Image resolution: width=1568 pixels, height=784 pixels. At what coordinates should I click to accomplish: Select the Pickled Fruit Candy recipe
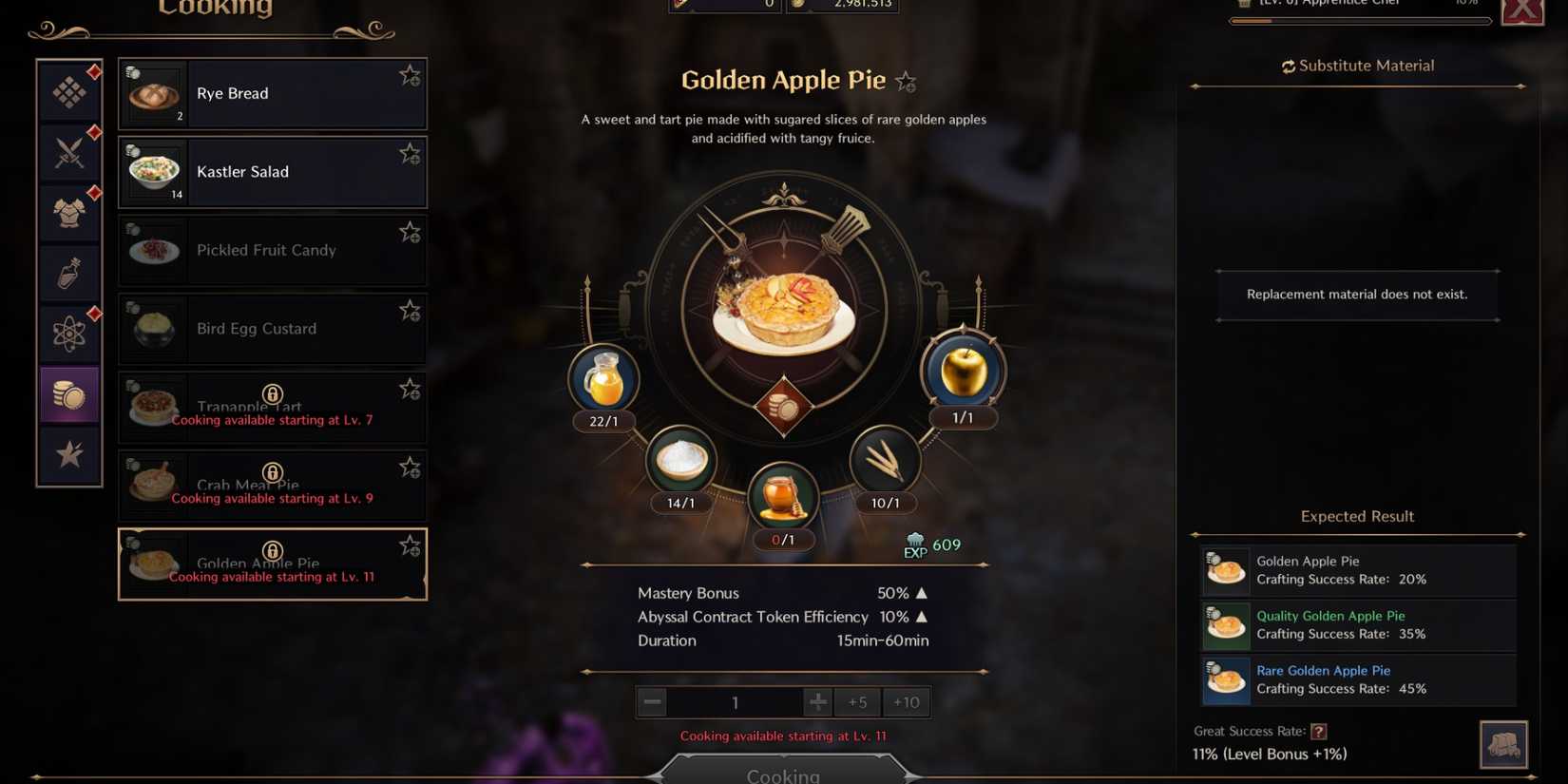(x=272, y=250)
